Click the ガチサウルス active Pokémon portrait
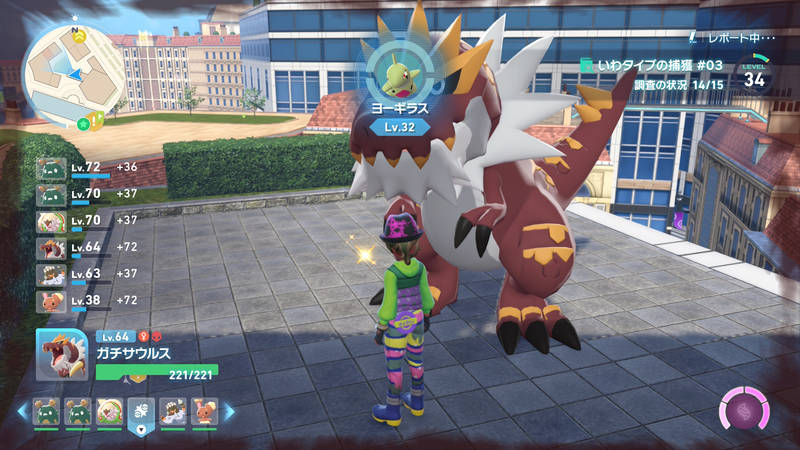Image resolution: width=800 pixels, height=450 pixels. click(61, 354)
